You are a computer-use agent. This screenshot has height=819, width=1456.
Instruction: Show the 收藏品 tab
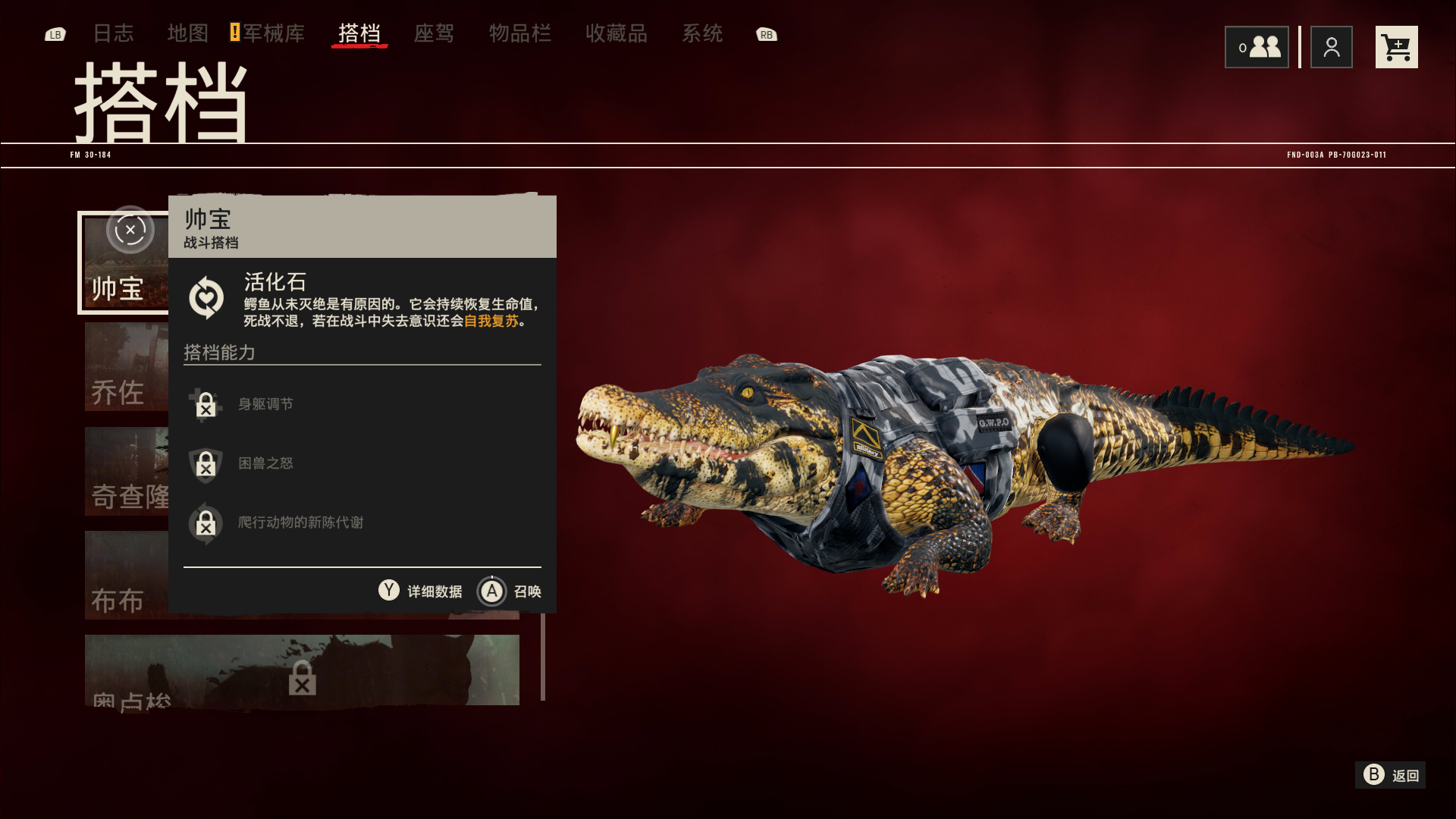click(x=616, y=33)
